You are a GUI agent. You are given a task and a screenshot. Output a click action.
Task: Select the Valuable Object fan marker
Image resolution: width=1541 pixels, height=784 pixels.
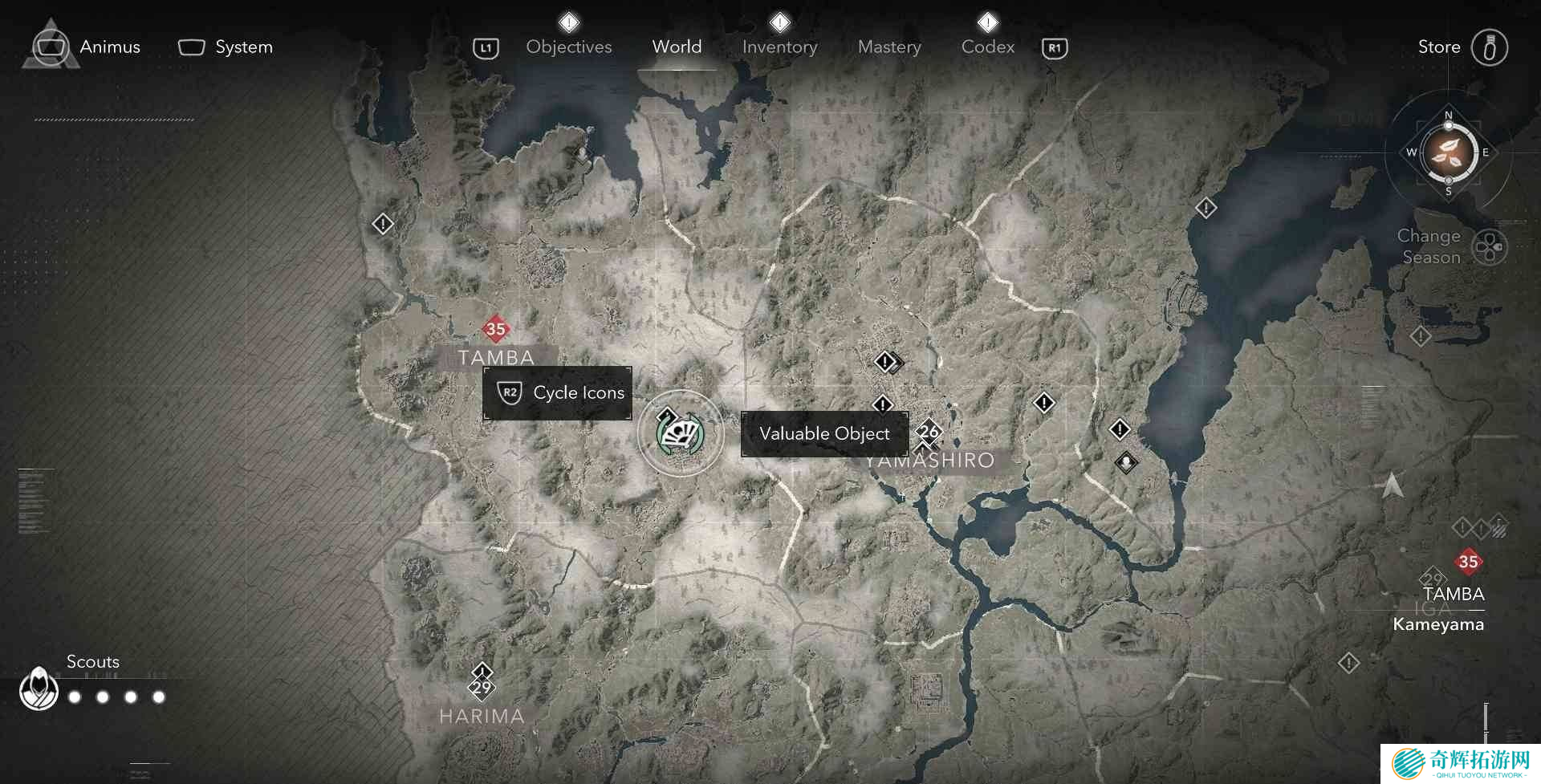pyautogui.click(x=681, y=434)
